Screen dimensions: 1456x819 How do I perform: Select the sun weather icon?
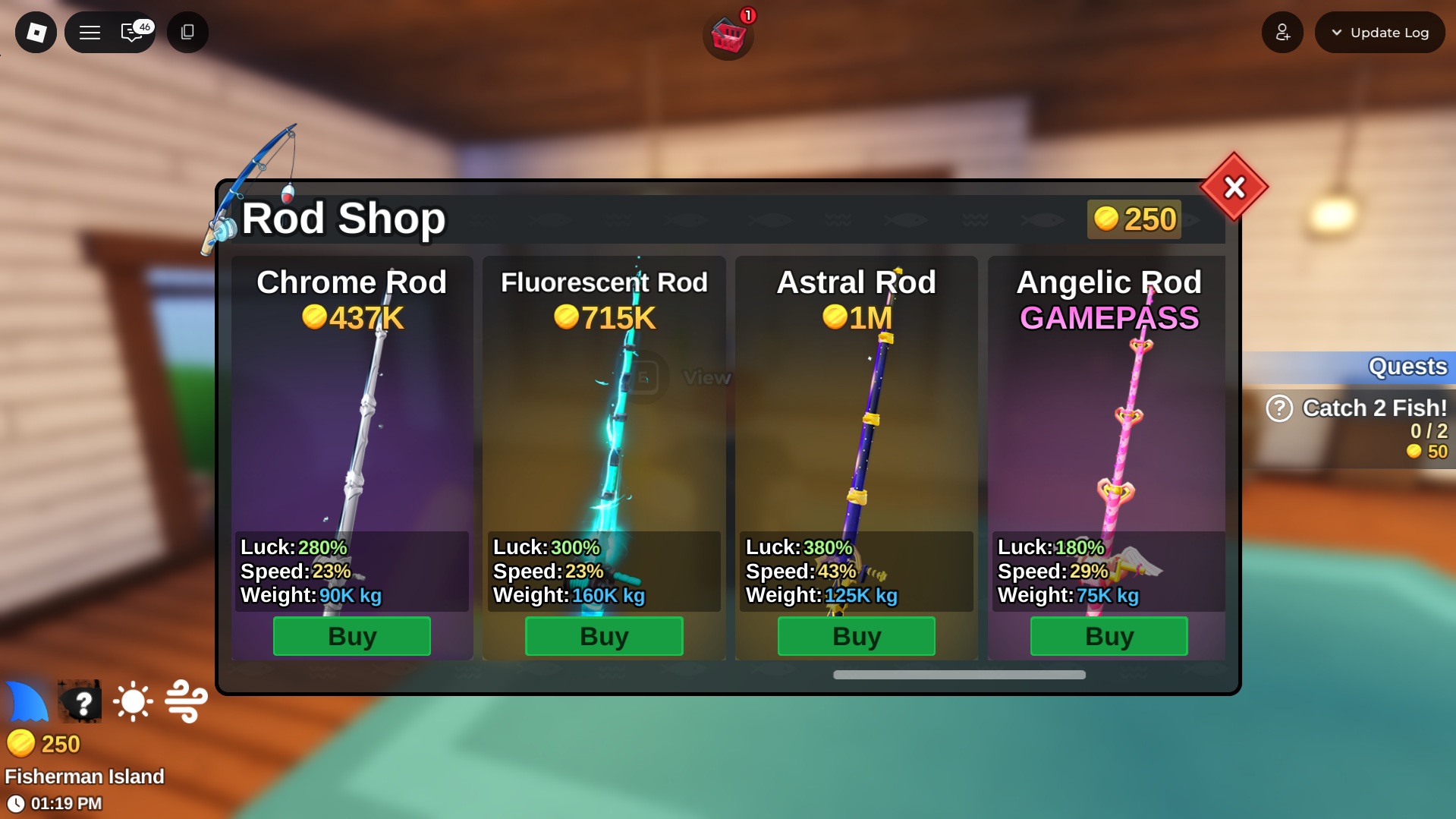(x=133, y=702)
